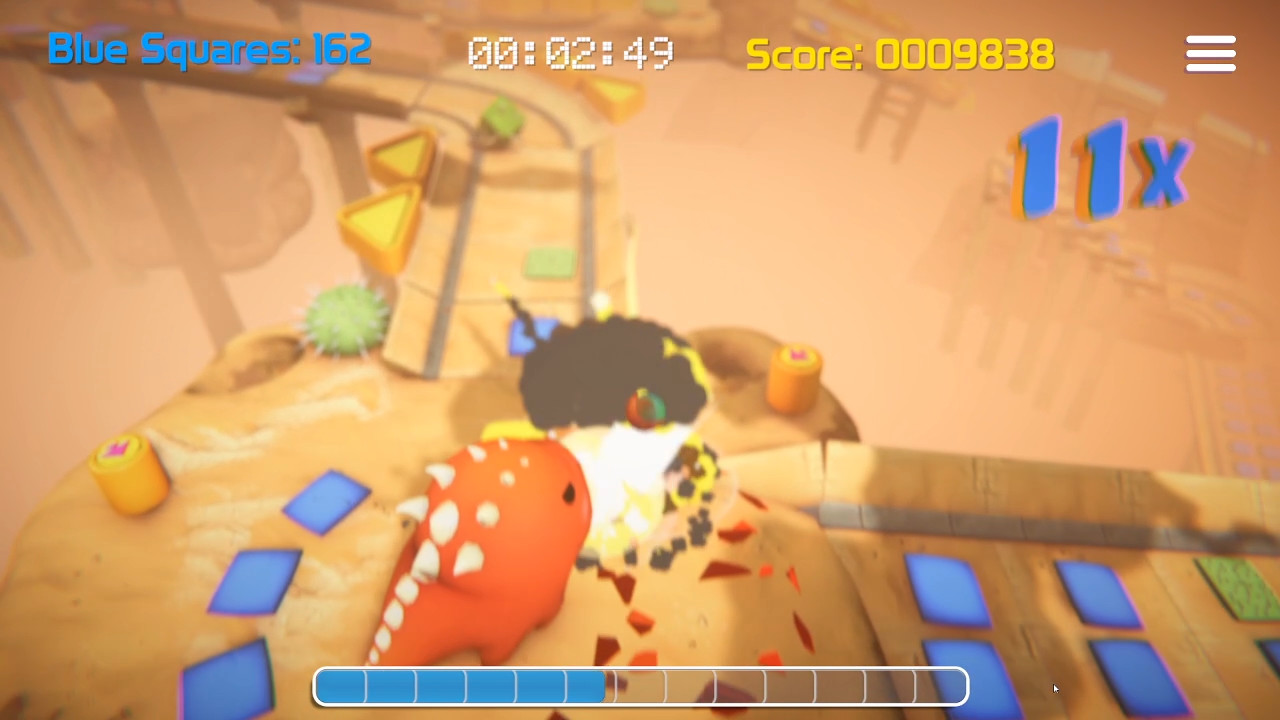The width and height of the screenshot is (1280, 720).
Task: Click the level progress bar at the bottom
Action: pos(640,686)
